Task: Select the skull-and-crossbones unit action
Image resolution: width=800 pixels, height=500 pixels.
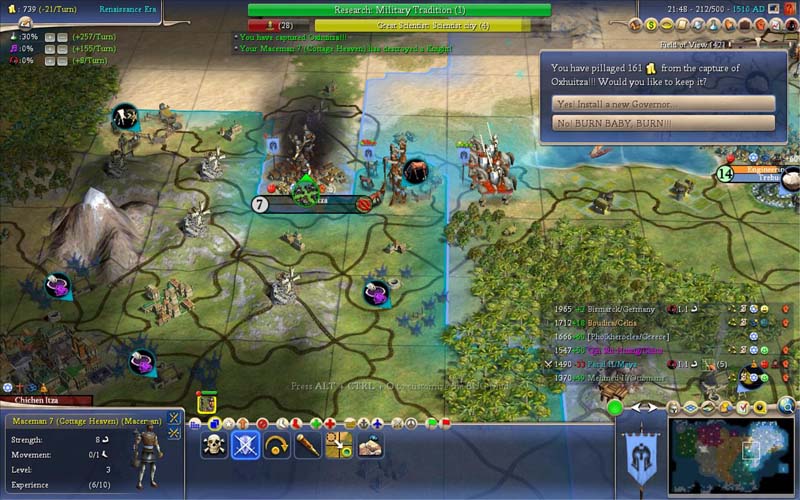Action: [214, 446]
